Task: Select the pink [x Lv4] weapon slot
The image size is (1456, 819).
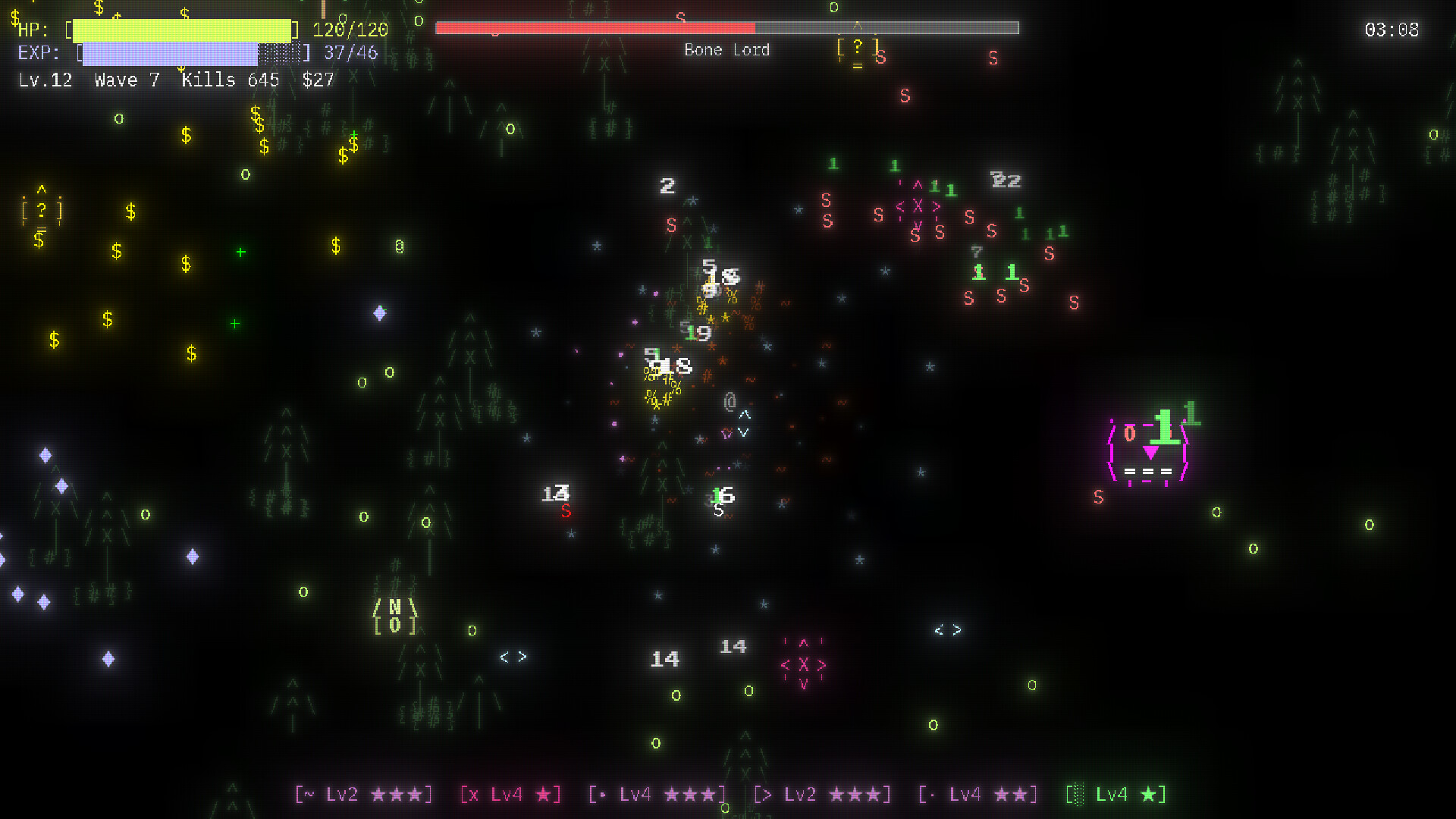Action: coord(510,794)
